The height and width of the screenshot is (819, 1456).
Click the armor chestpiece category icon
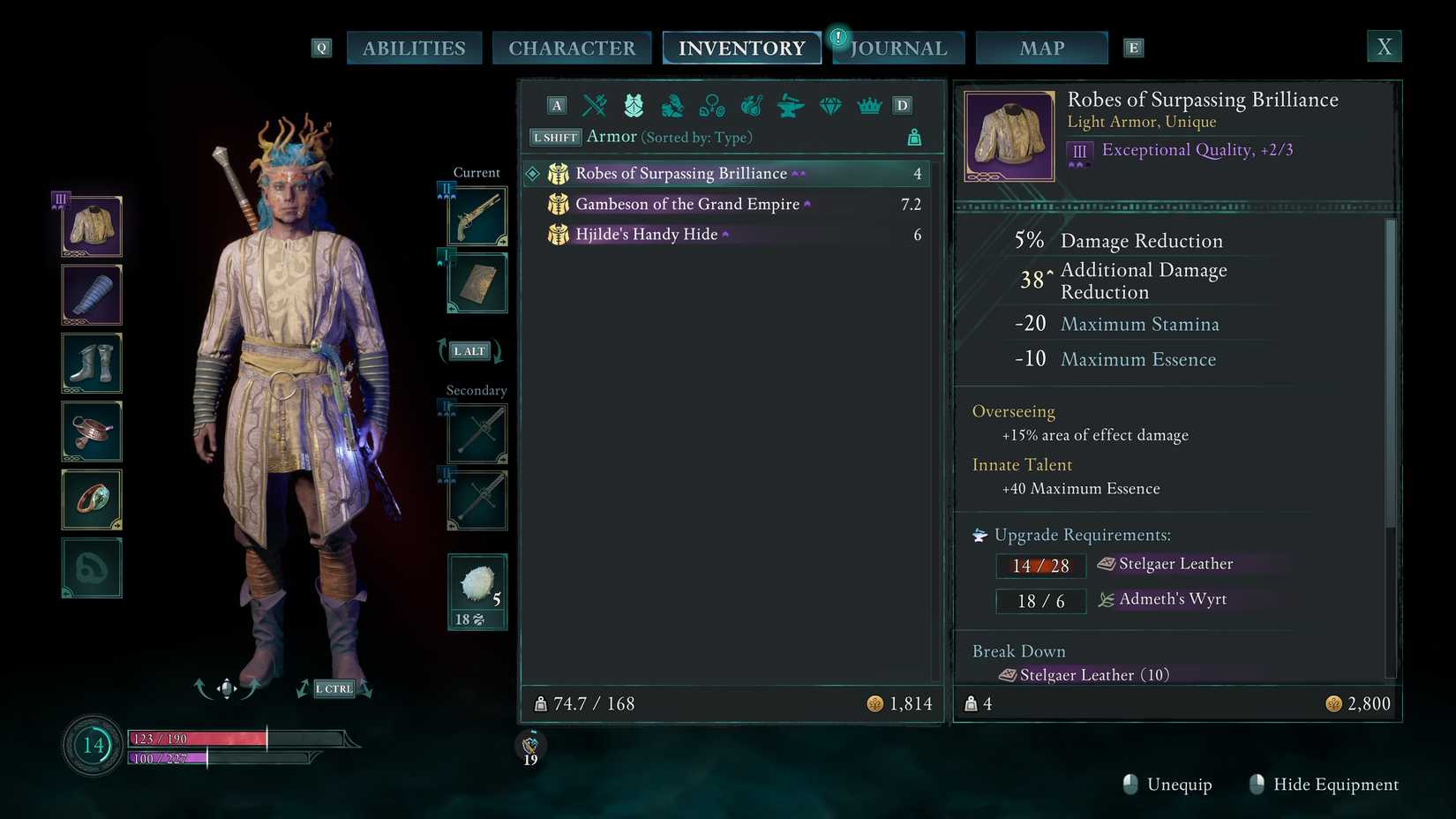[632, 105]
